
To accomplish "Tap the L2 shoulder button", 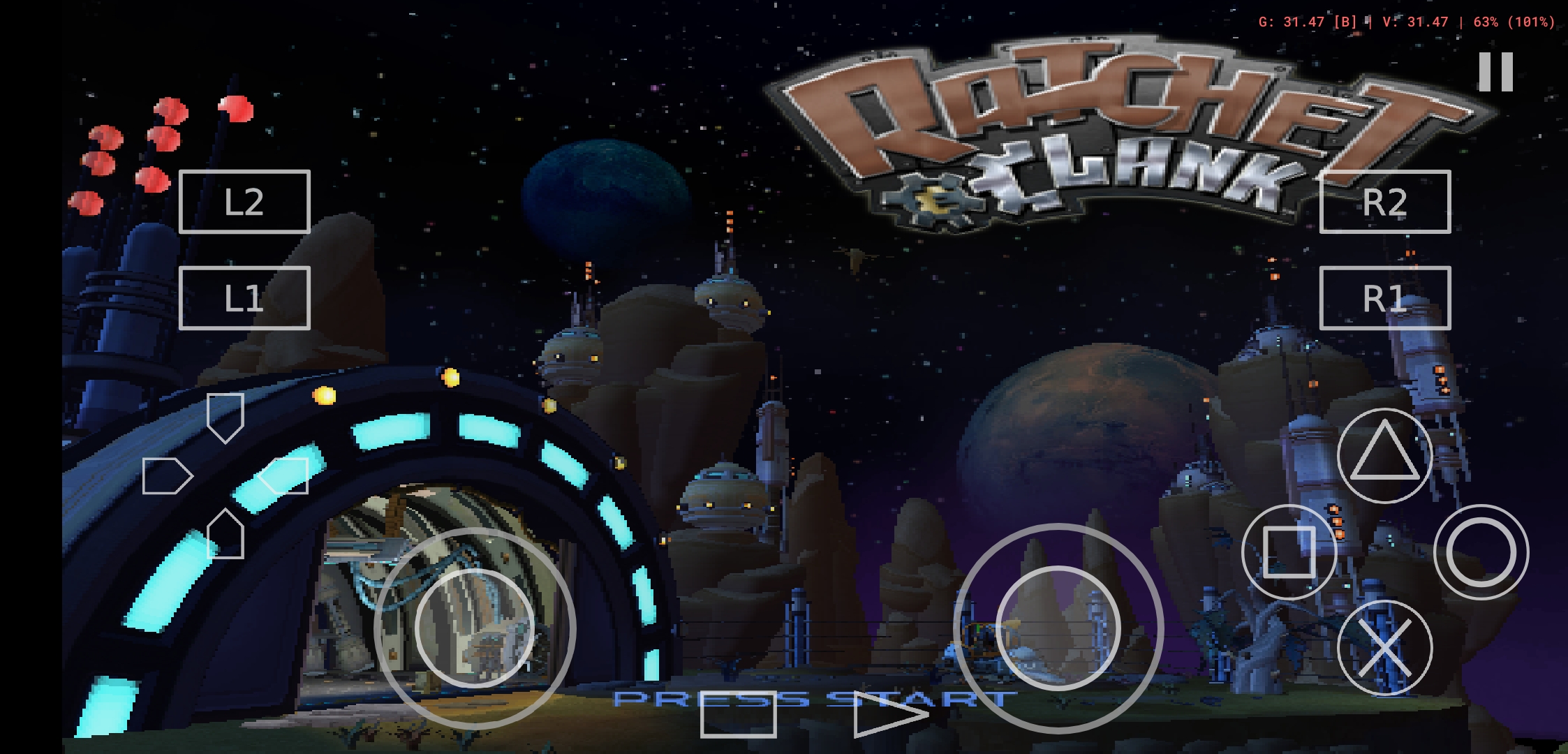I will 244,203.
